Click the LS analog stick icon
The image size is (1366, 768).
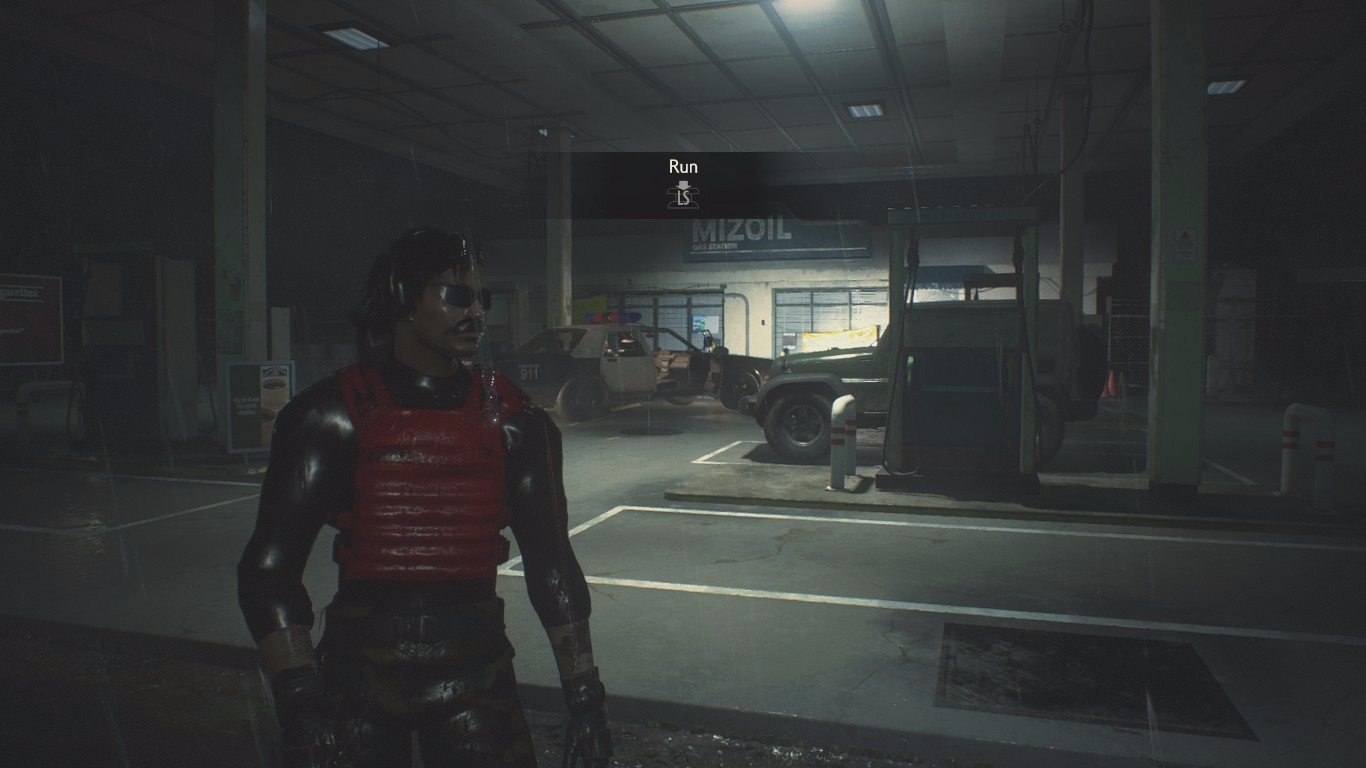(683, 196)
